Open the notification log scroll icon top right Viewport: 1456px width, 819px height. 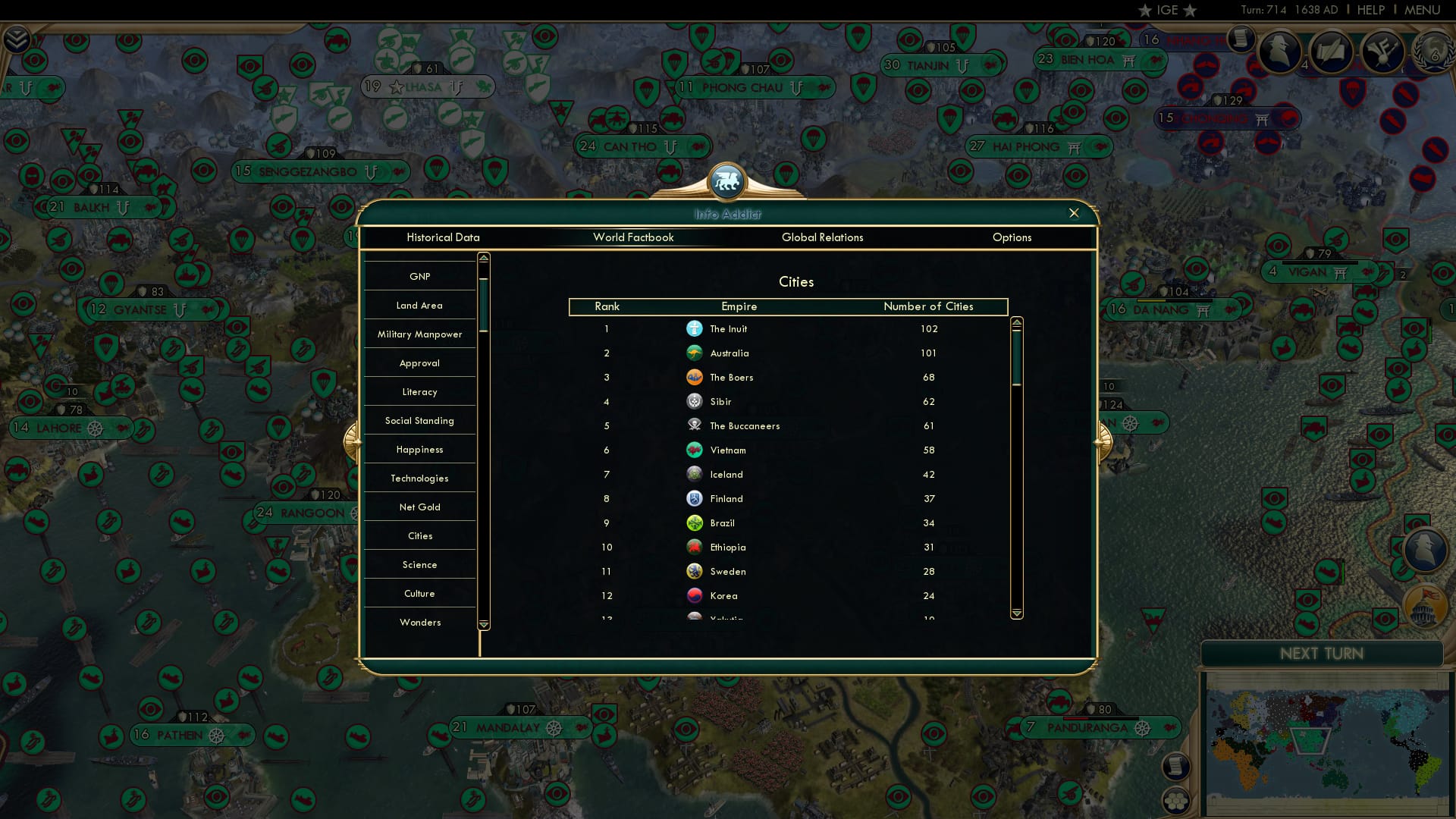(1241, 39)
